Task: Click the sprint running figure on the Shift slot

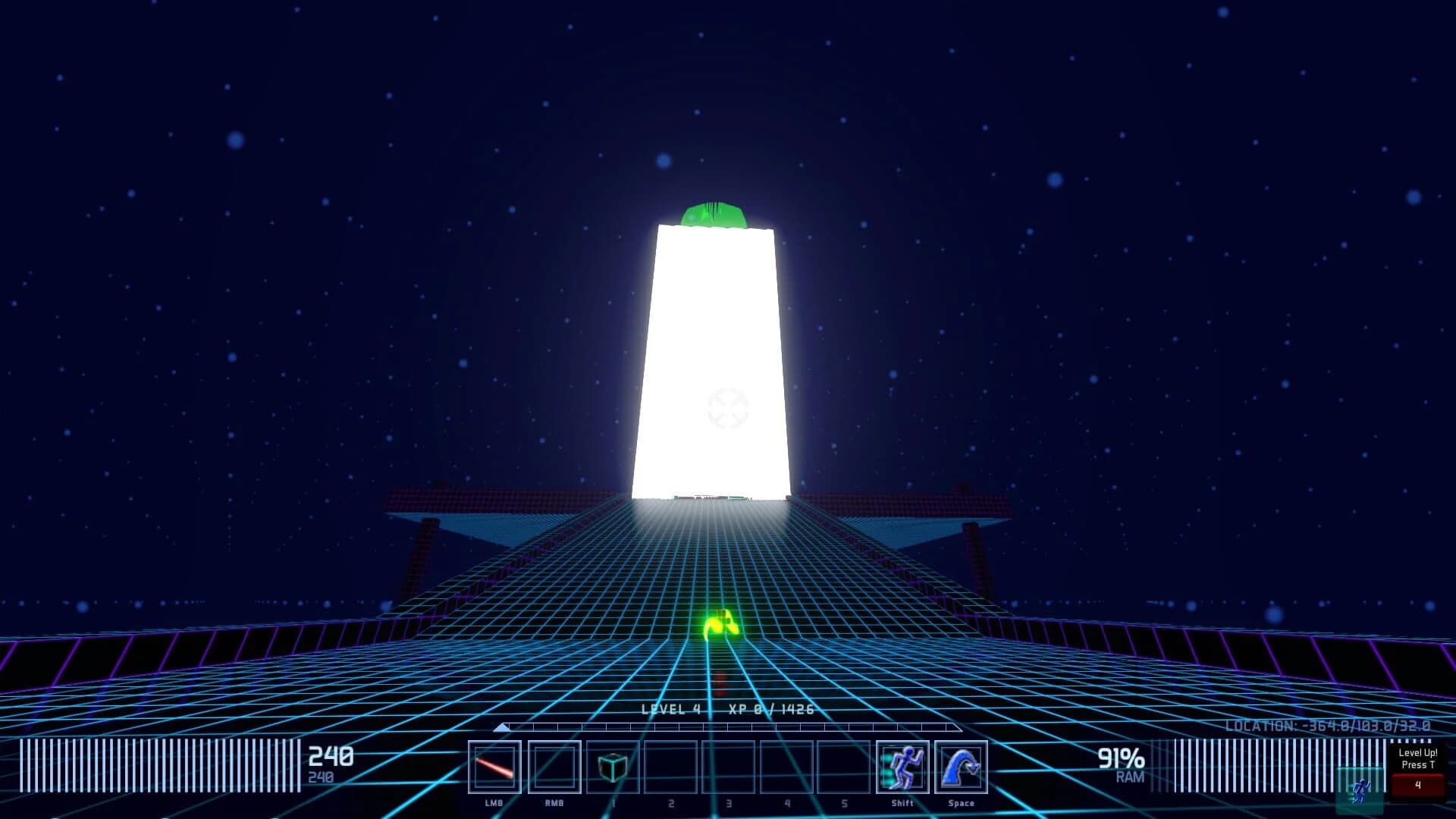Action: click(x=902, y=766)
